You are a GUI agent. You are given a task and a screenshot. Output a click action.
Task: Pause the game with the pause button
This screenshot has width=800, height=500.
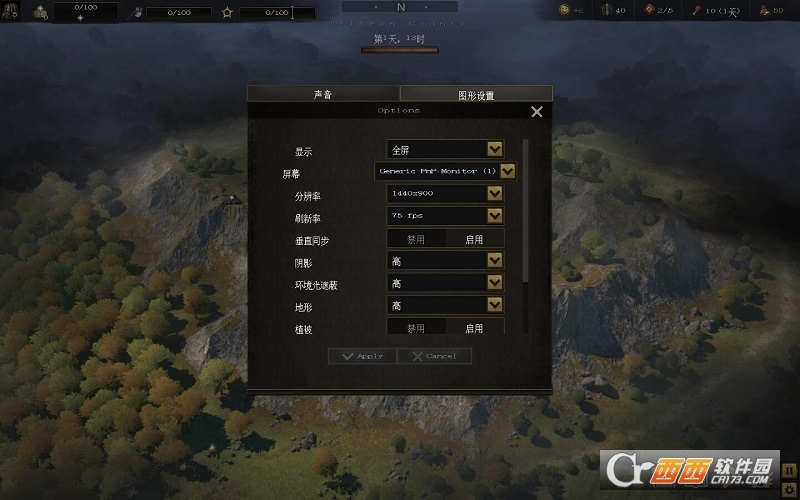pyautogui.click(x=789, y=468)
